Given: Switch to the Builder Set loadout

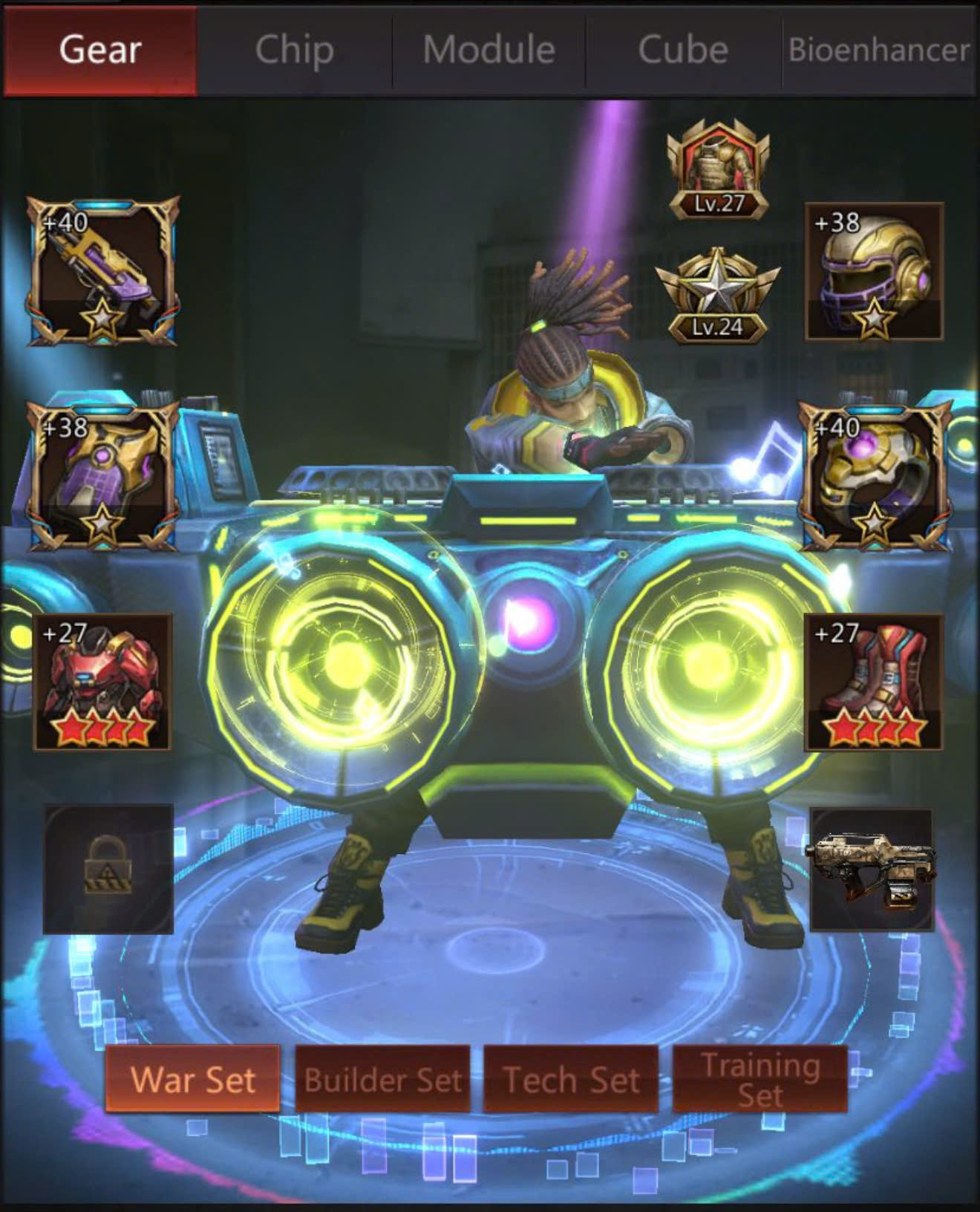Looking at the screenshot, I should [382, 1079].
